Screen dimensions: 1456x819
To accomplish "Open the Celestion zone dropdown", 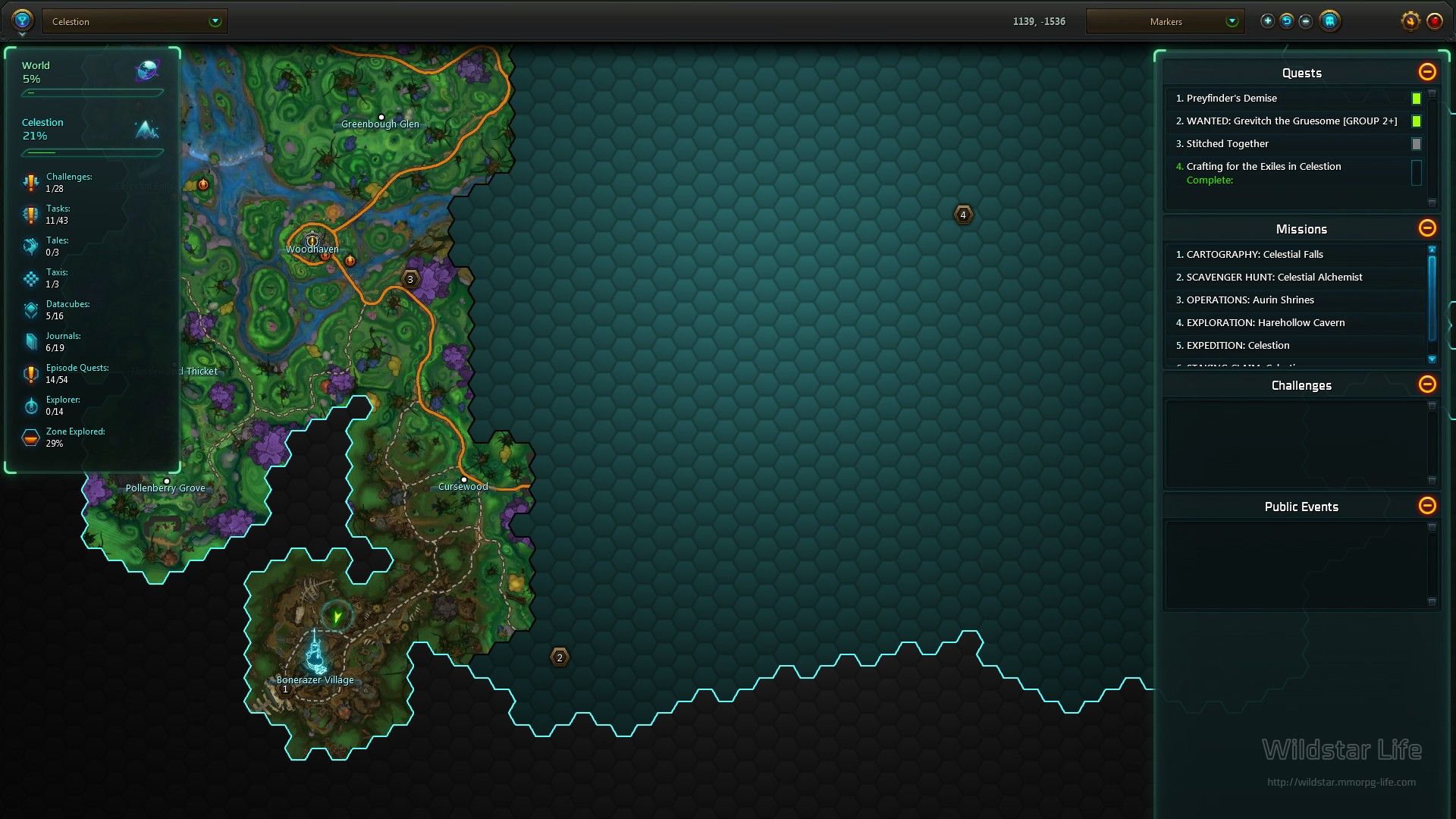I will click(135, 21).
